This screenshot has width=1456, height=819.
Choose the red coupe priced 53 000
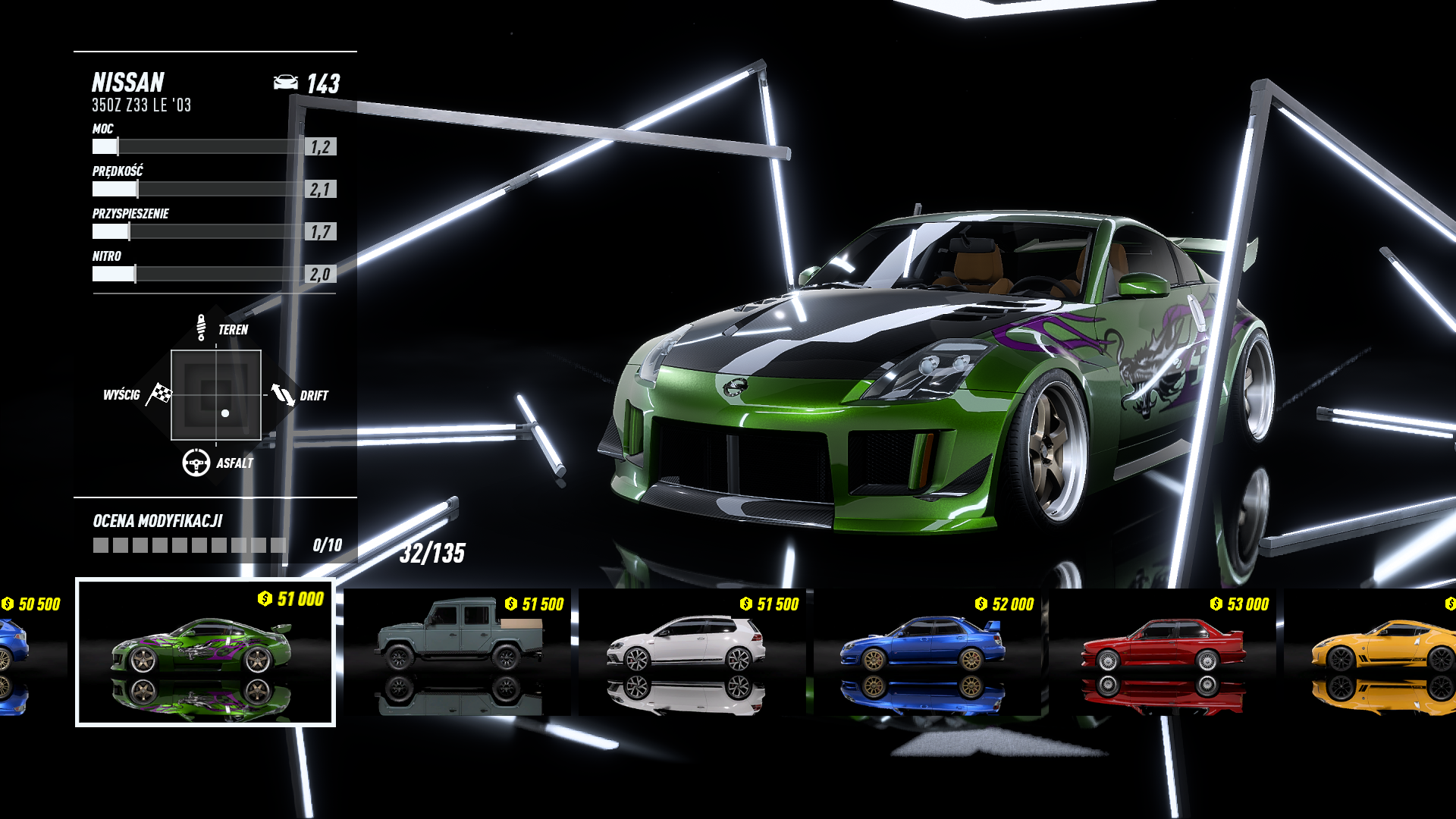click(1162, 651)
